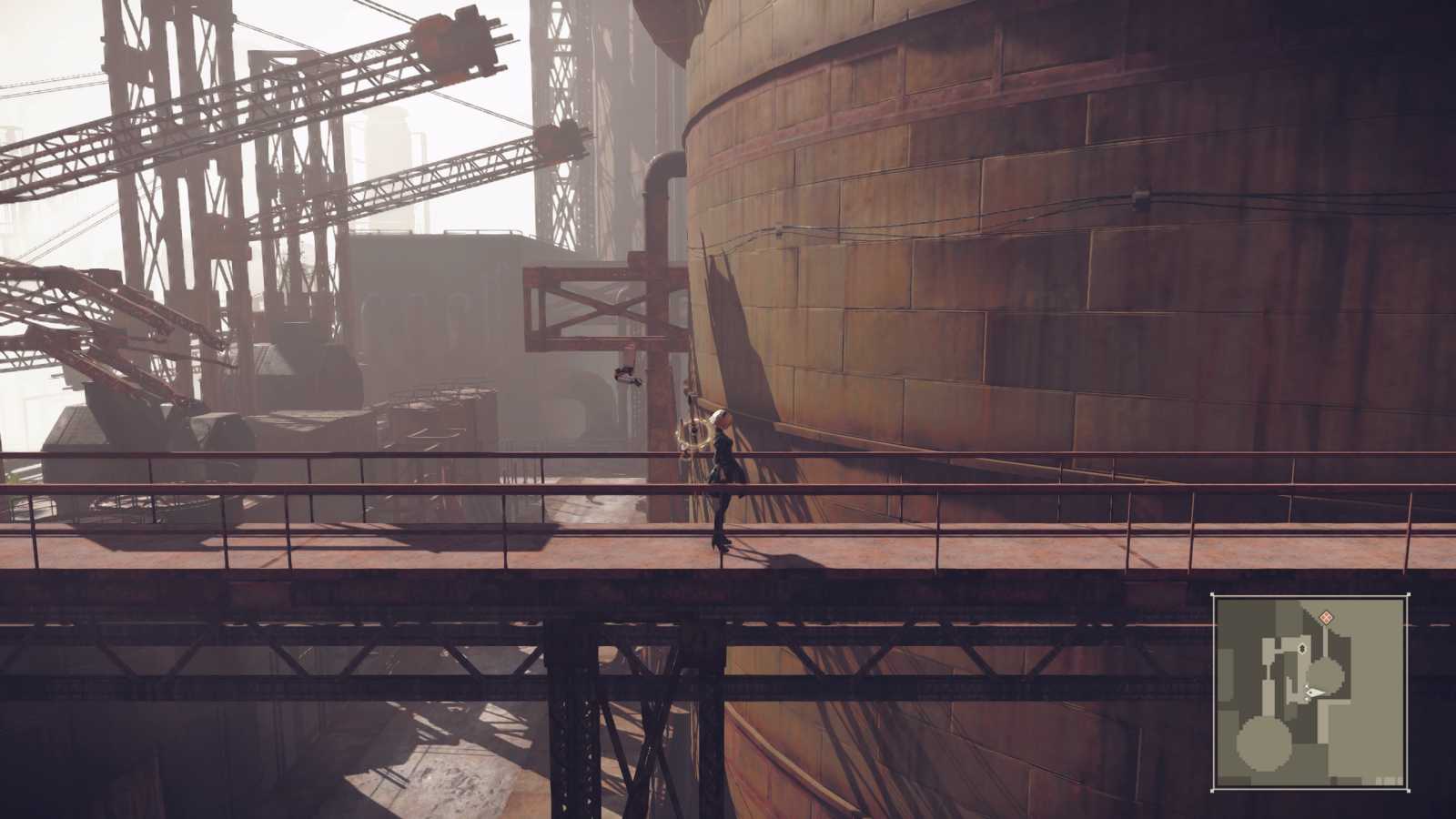
Task: Click the flying machine drone near the pylon
Action: 625,375
